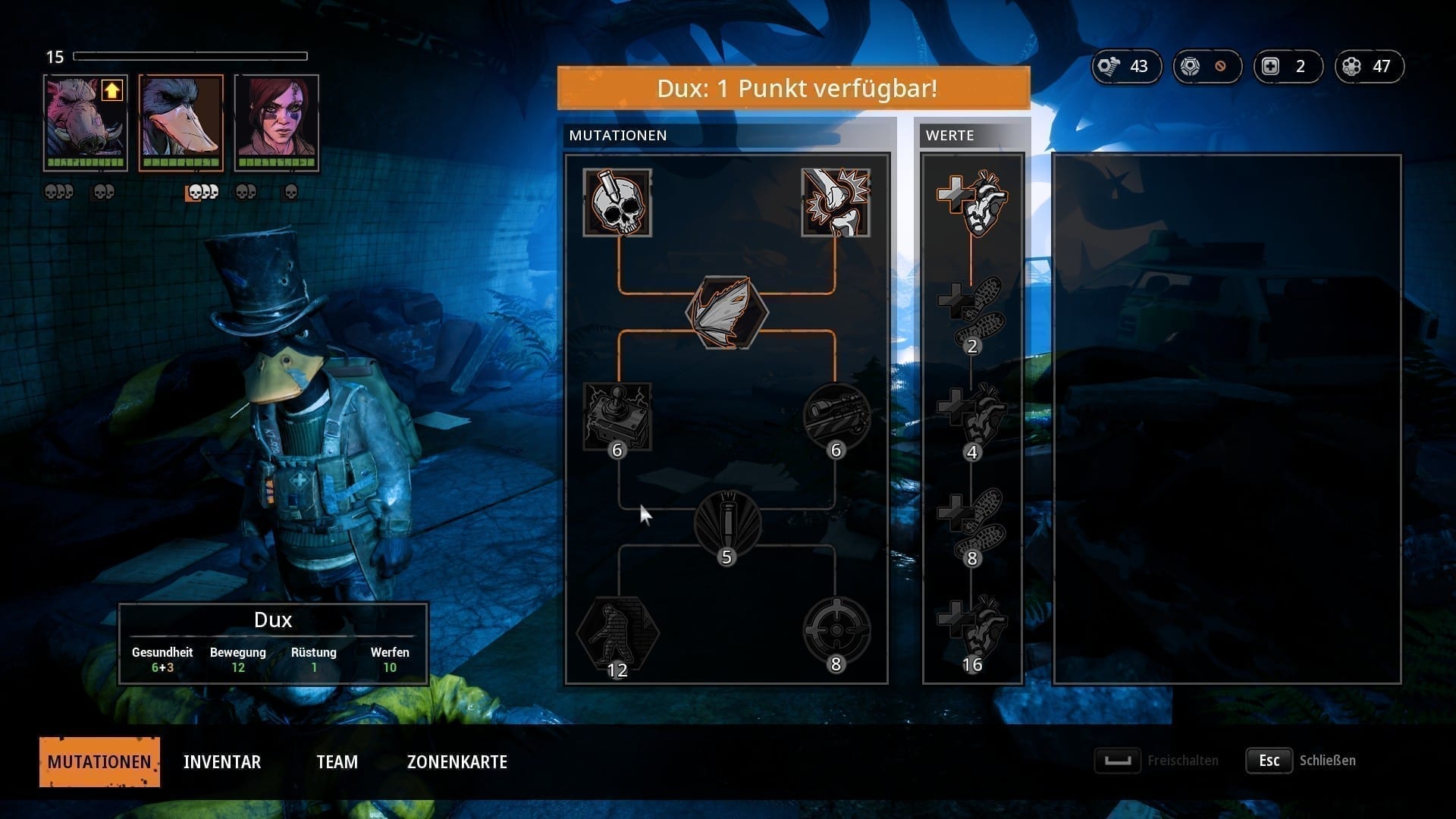This screenshot has height=819, width=1456.
Task: Select the skull and bullet mutation
Action: point(617,202)
